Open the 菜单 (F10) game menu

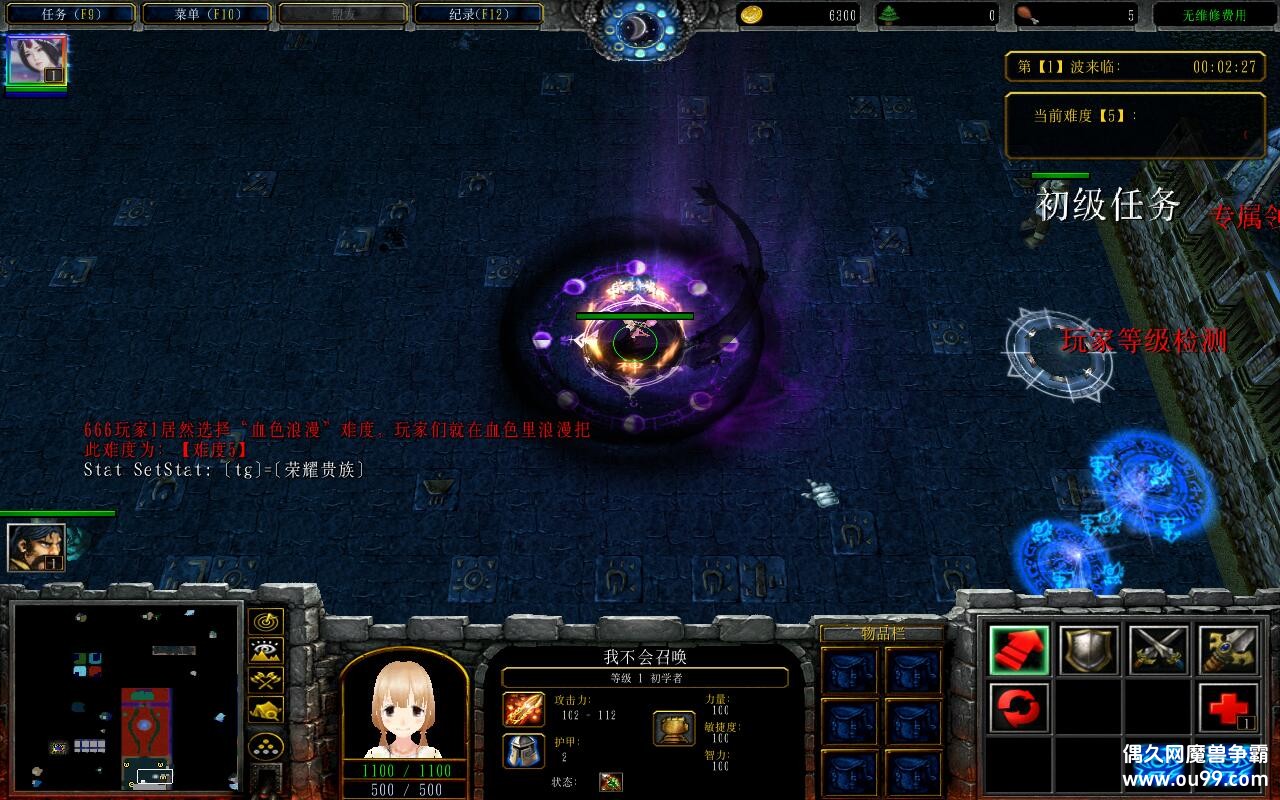pyautogui.click(x=204, y=14)
